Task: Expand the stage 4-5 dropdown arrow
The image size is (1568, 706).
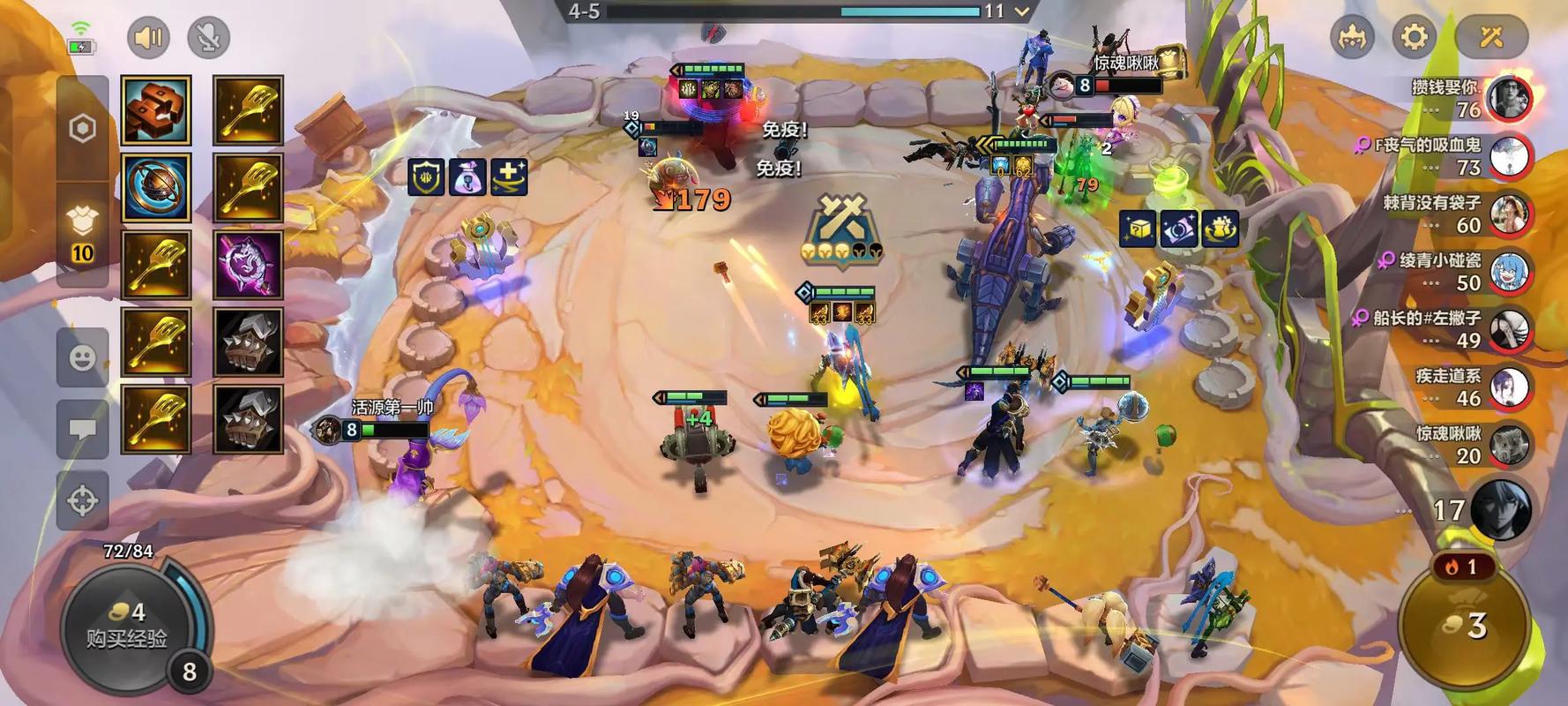Action: [x=1022, y=11]
